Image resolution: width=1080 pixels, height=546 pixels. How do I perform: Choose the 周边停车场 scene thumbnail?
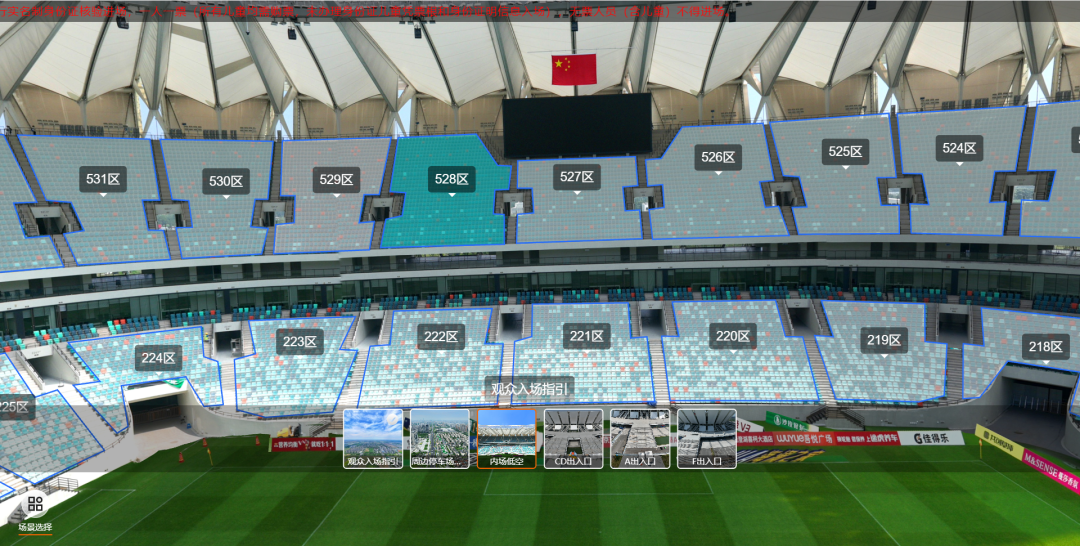click(440, 438)
